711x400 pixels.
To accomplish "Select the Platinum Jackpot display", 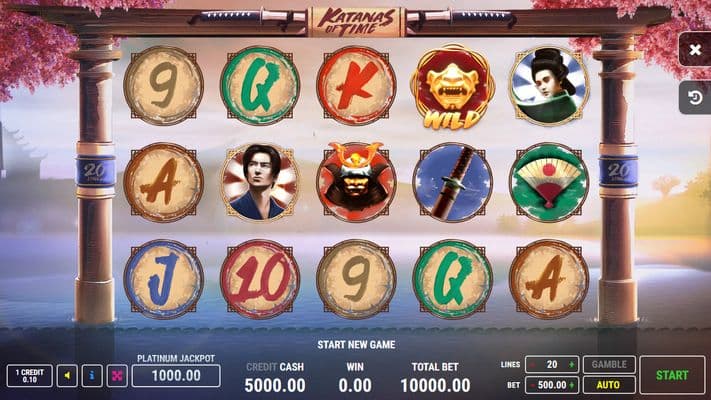I will [x=176, y=376].
